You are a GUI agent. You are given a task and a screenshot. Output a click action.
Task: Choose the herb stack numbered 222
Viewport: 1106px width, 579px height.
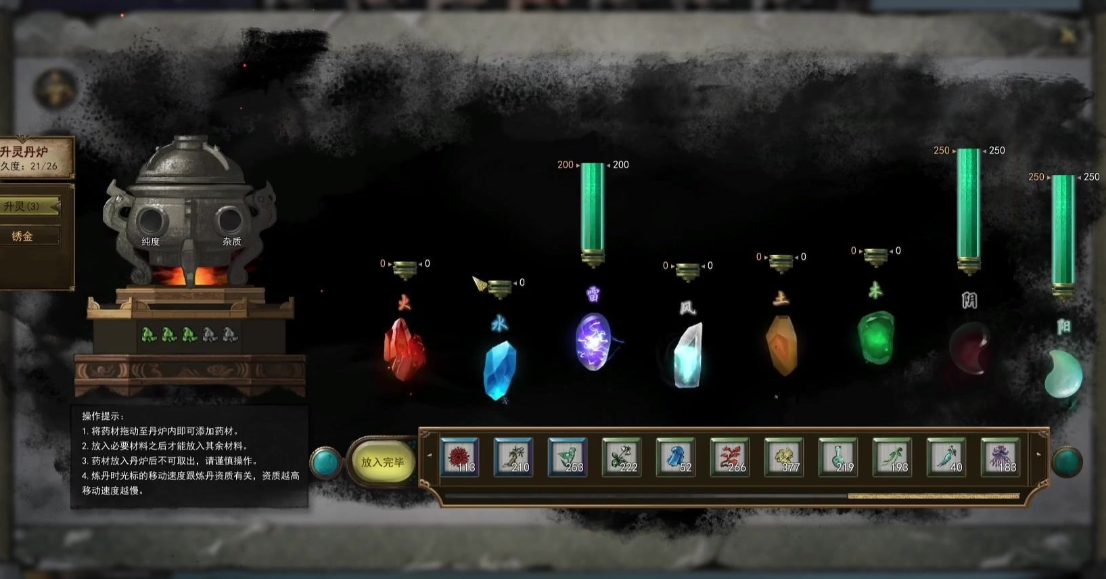(621, 457)
